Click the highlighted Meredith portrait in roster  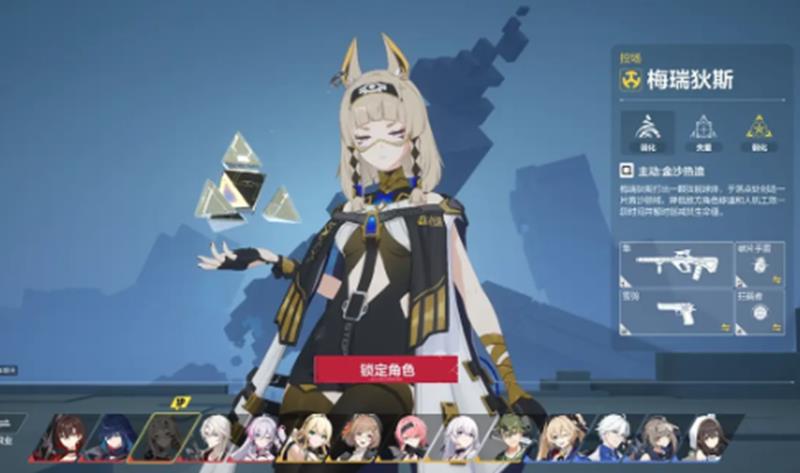click(166, 437)
